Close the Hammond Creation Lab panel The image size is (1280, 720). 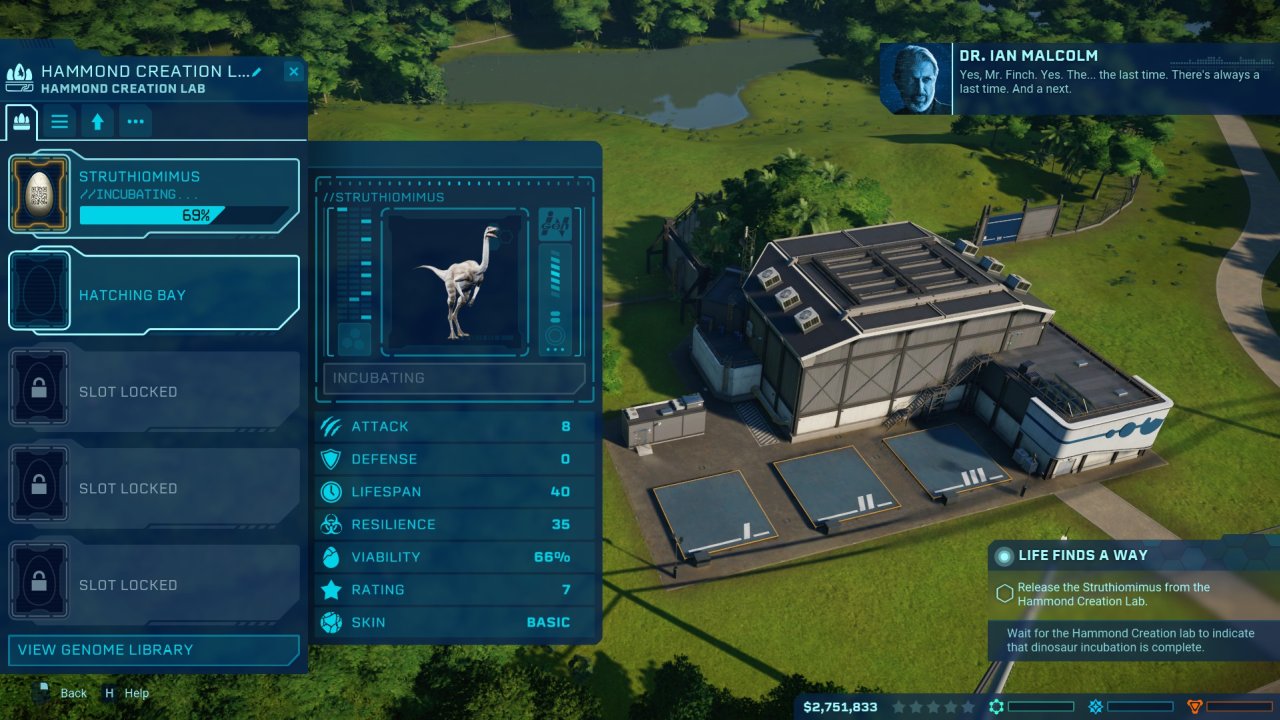click(293, 71)
